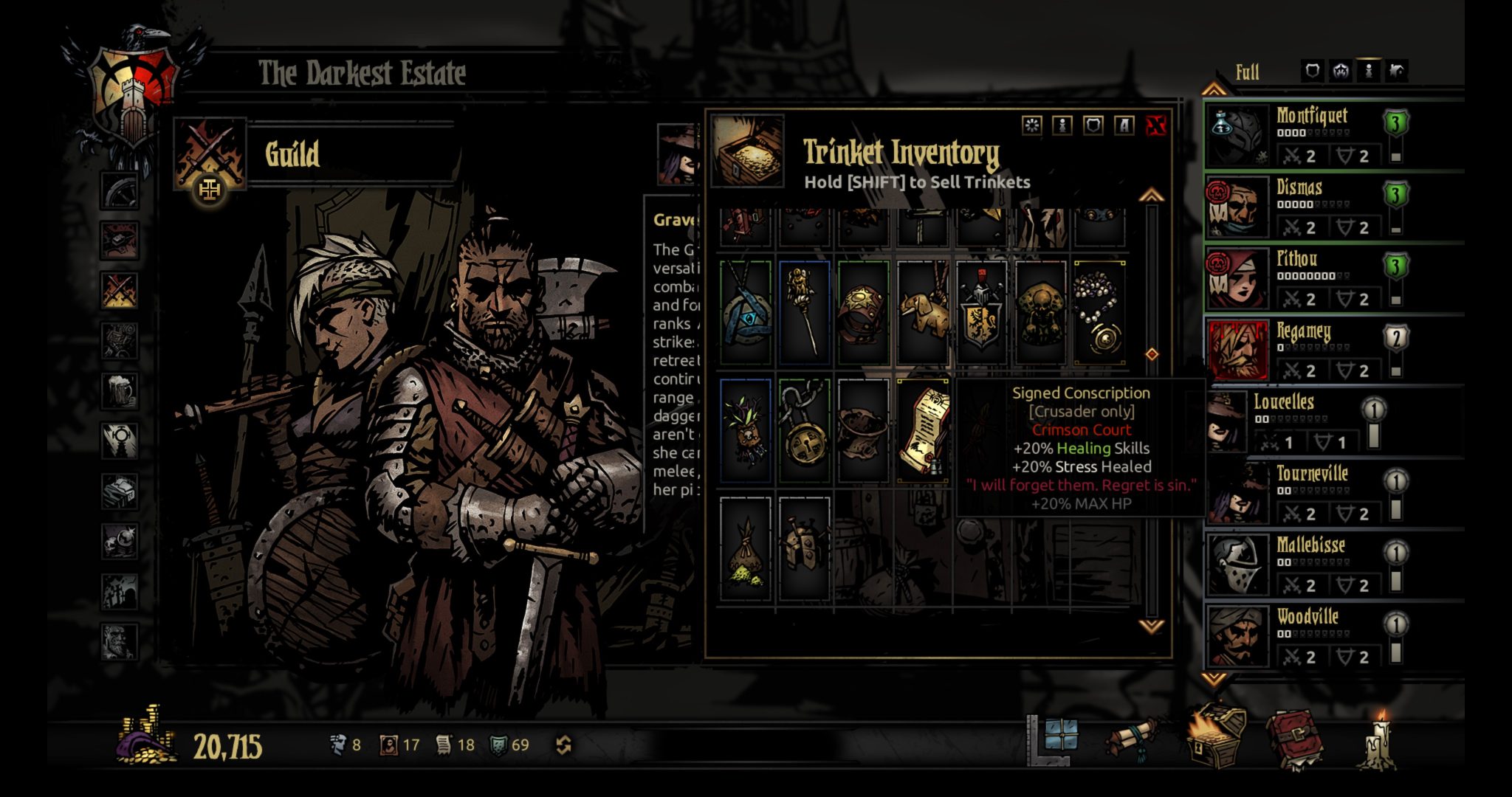Sort trinkets alphabetically with the A button
The height and width of the screenshot is (797, 1512).
[1124, 125]
